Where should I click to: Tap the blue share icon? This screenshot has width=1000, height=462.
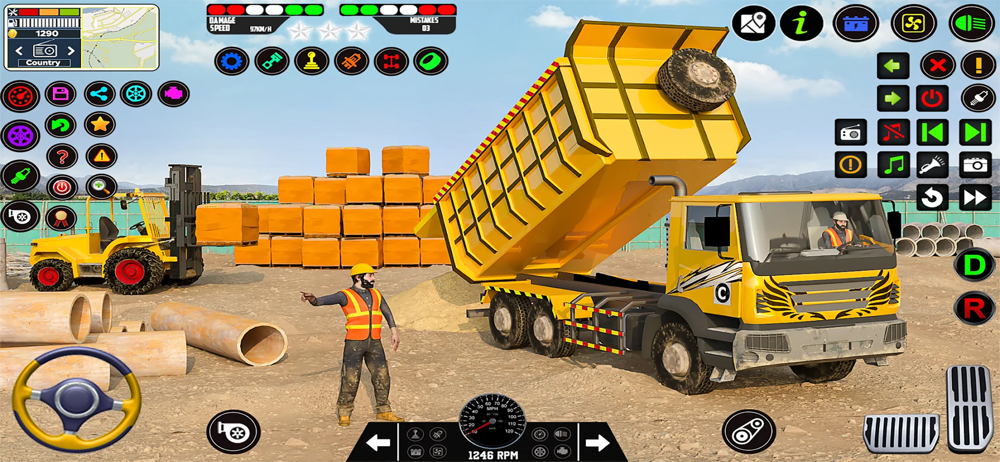tap(99, 95)
